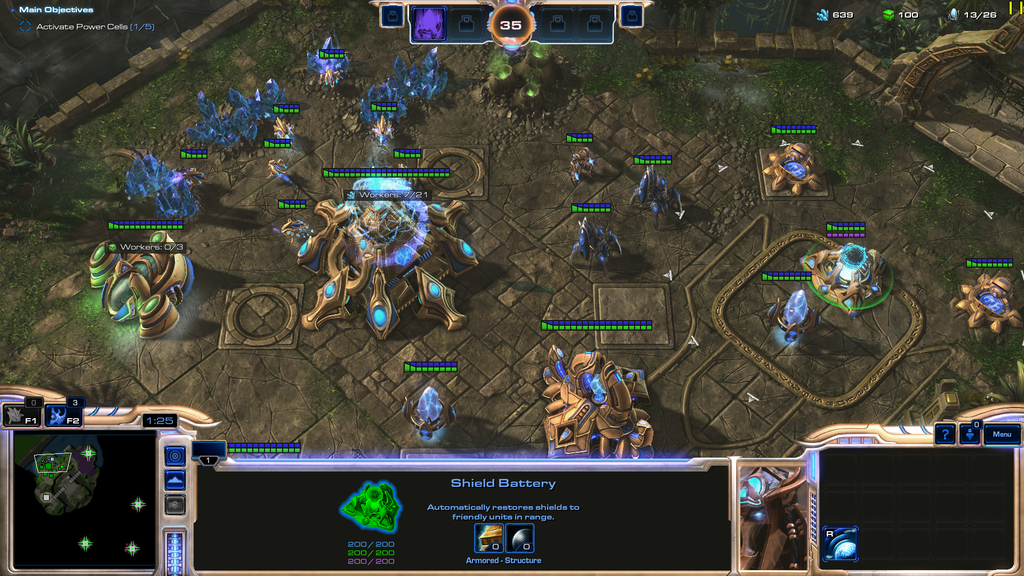
Task: Select the F1 idle worker button
Action: [x=21, y=416]
